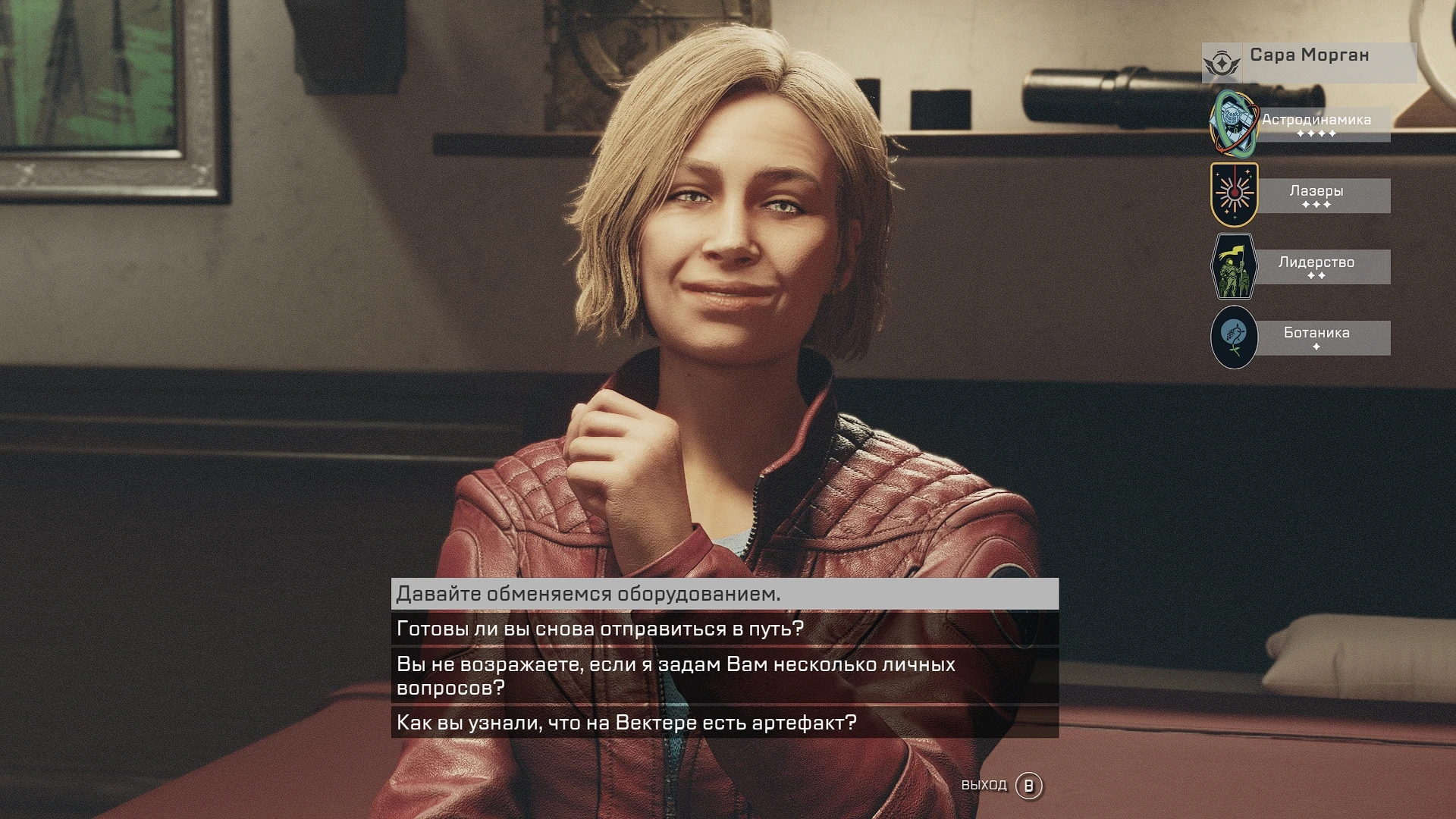Select the Лазеры skill entry

(x=1316, y=196)
